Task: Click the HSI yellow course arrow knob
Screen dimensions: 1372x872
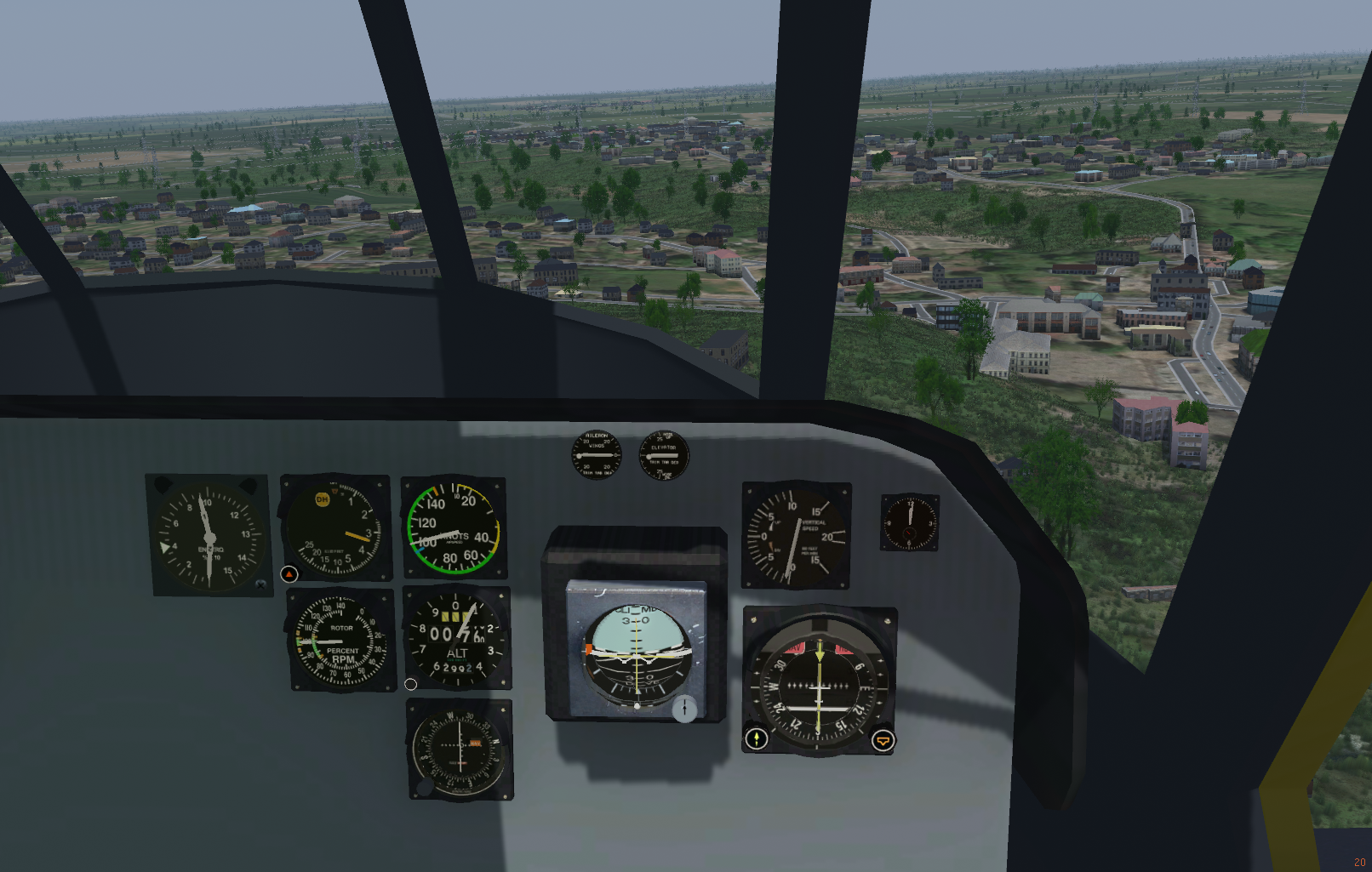Action: click(x=757, y=738)
